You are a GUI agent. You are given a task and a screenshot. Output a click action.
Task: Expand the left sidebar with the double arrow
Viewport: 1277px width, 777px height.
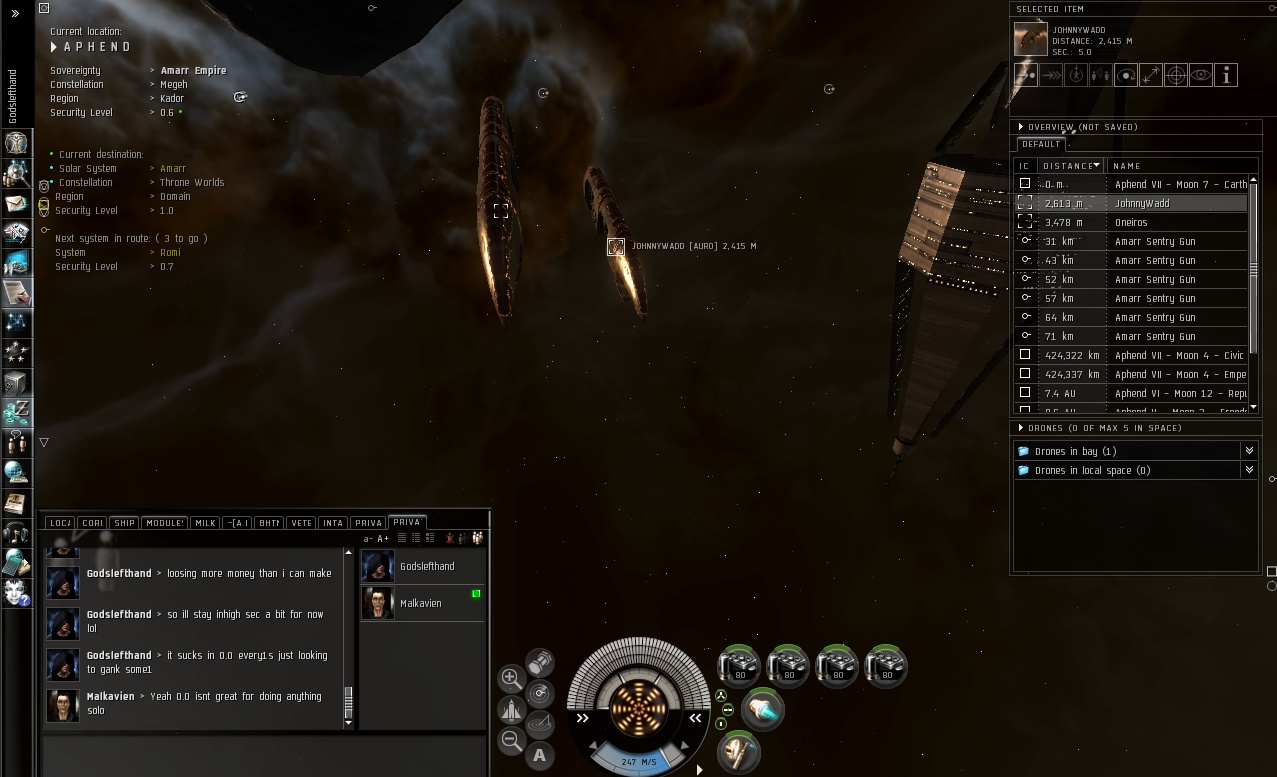[x=15, y=14]
